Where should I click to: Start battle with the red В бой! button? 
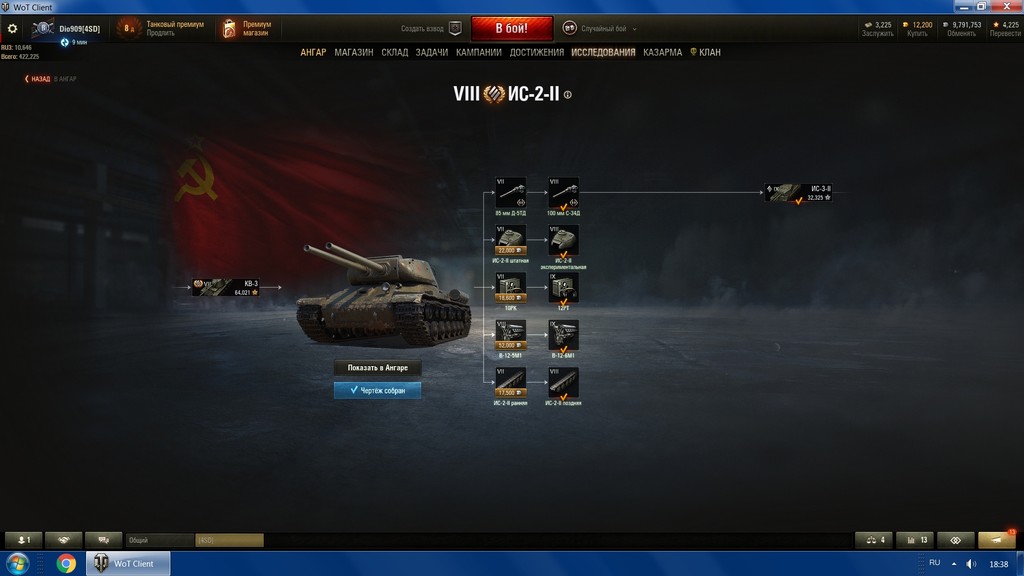click(x=511, y=28)
